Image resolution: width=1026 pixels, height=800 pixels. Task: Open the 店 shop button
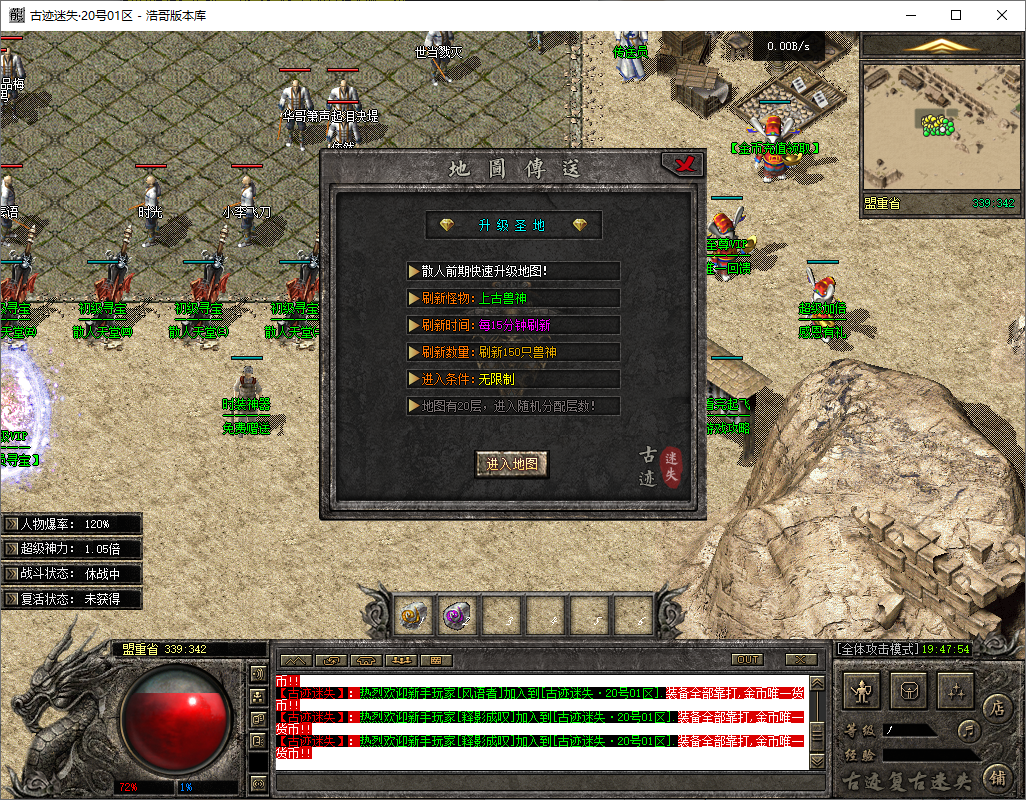pos(997,708)
